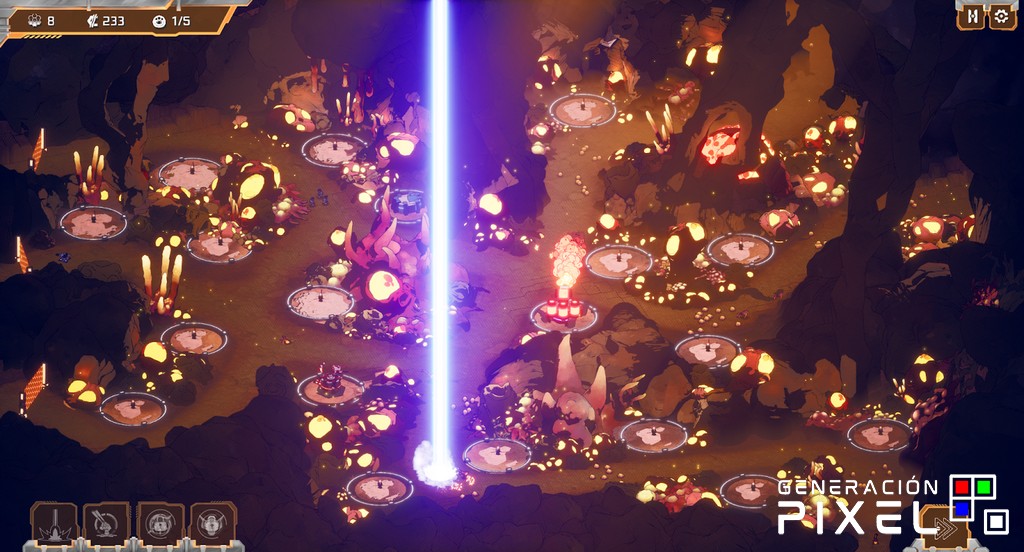The height and width of the screenshot is (552, 1024).
Task: Activate the orbital beam strike ability
Action: point(54,523)
